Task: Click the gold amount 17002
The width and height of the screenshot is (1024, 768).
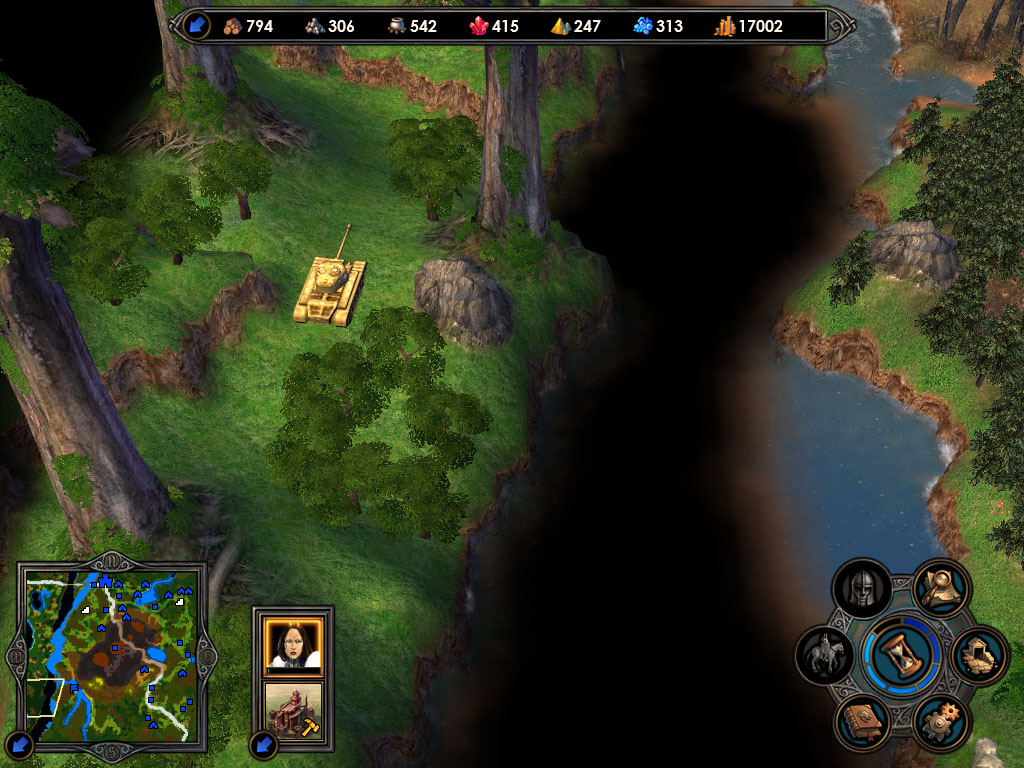Action: pos(760,26)
